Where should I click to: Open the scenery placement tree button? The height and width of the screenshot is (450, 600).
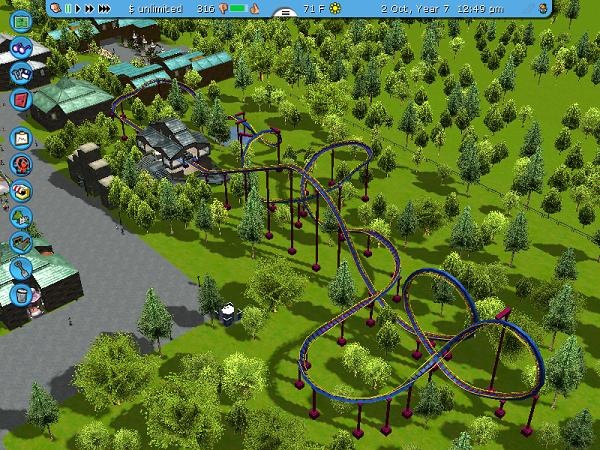(x=21, y=215)
